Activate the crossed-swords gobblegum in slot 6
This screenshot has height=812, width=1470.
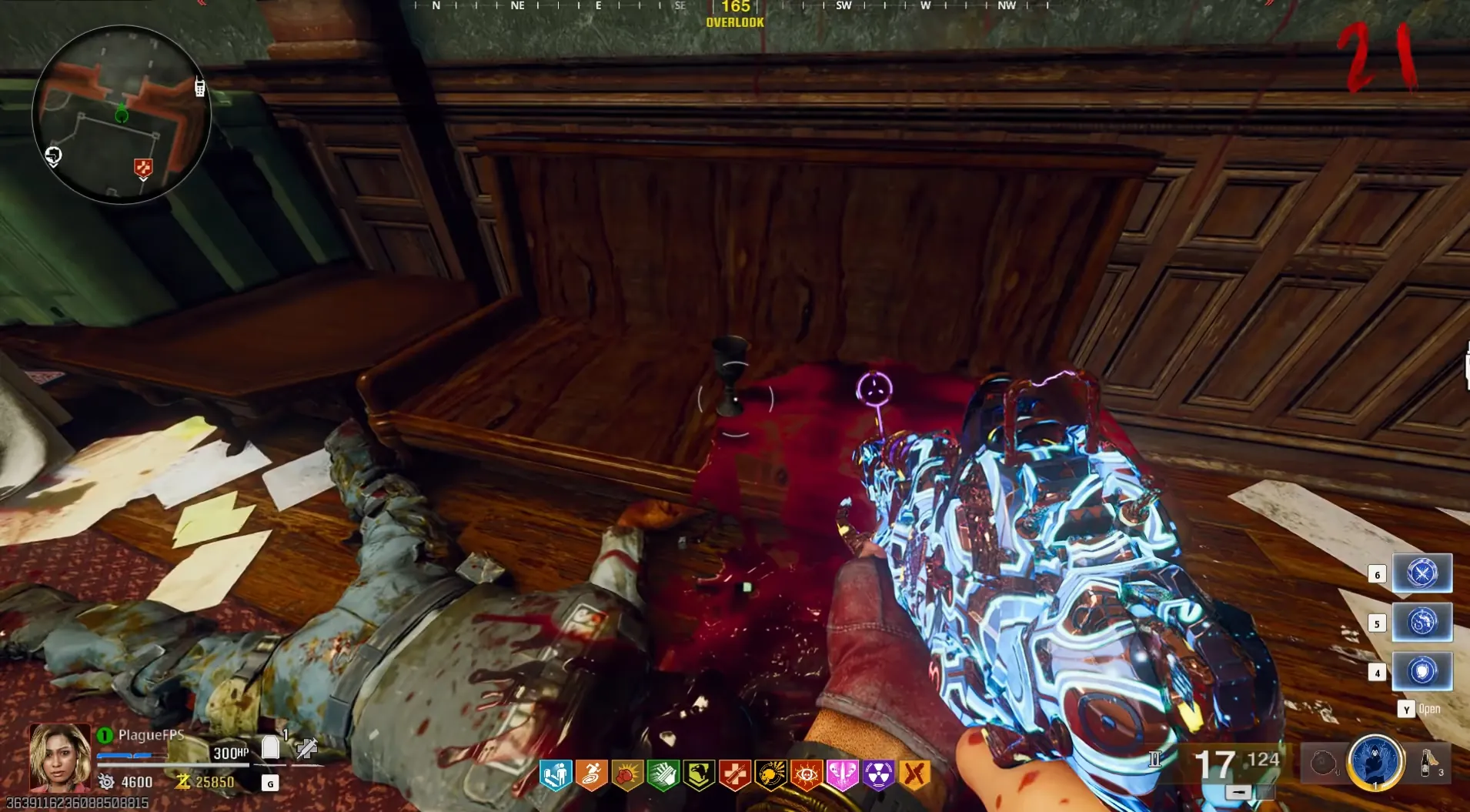tap(1422, 573)
